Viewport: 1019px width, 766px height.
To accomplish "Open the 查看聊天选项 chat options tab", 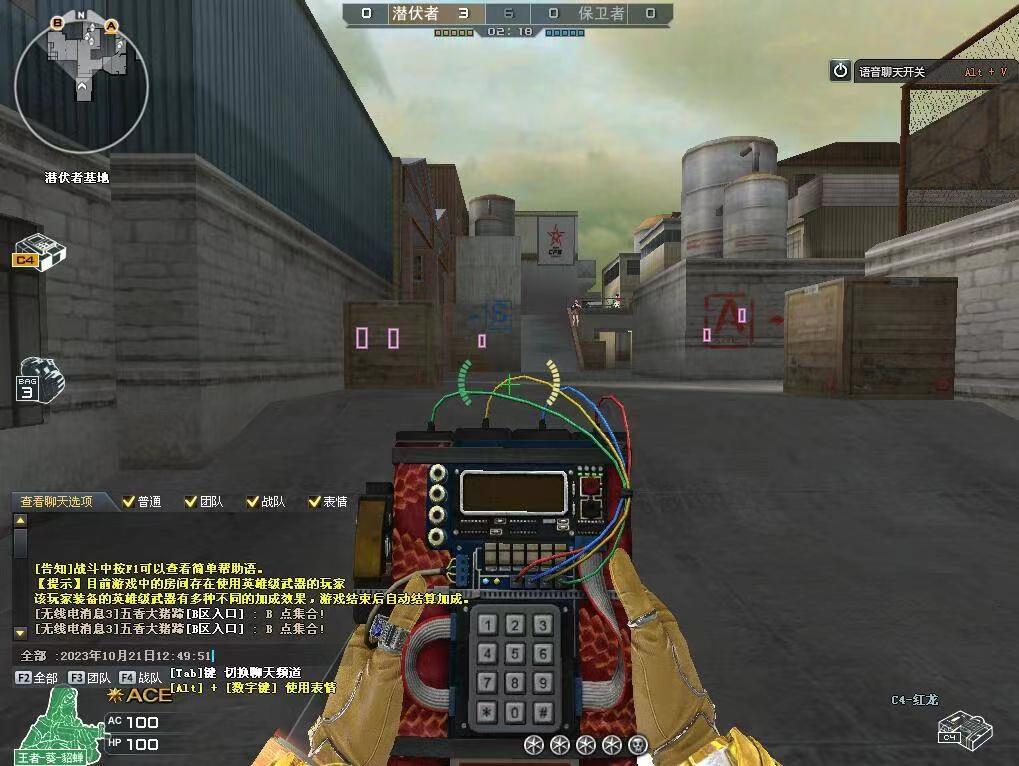I will [57, 501].
